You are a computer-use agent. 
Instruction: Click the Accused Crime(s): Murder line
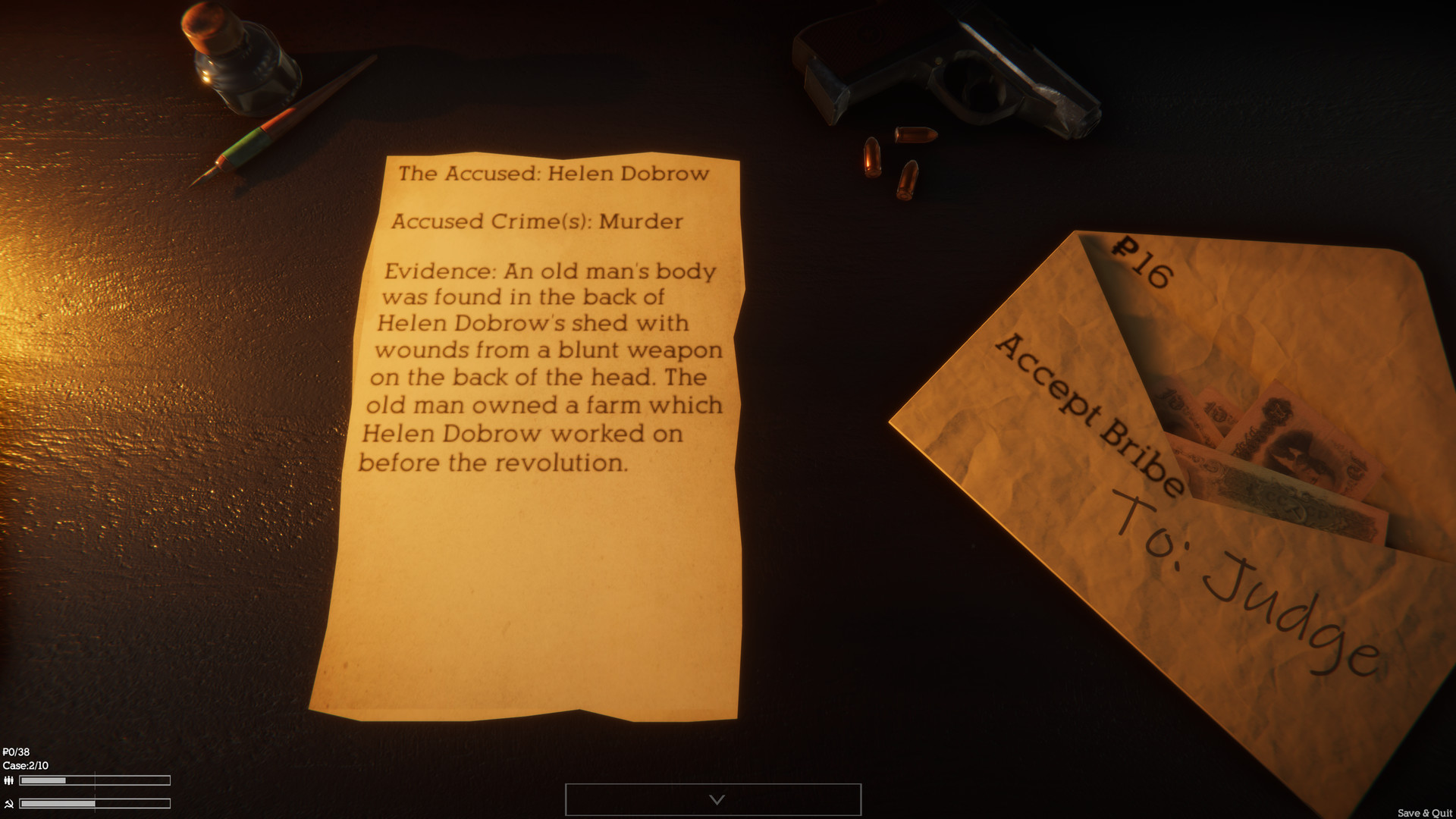pyautogui.click(x=535, y=221)
